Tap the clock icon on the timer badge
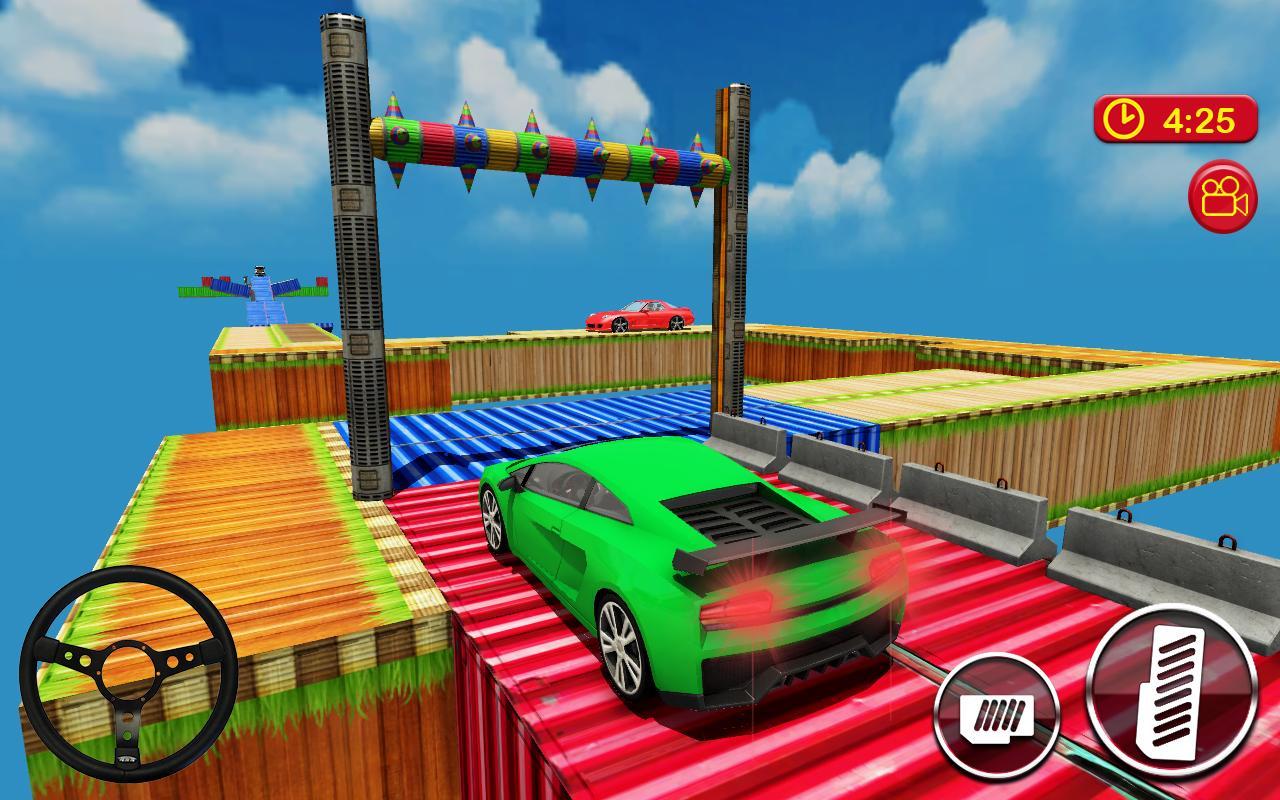1280x800 pixels. tap(1125, 117)
